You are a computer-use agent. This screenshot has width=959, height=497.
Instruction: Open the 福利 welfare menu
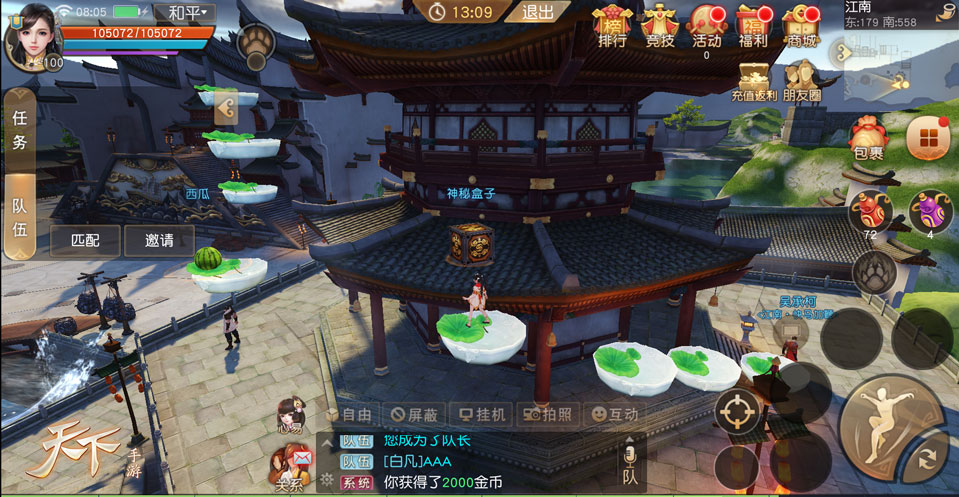pyautogui.click(x=753, y=25)
